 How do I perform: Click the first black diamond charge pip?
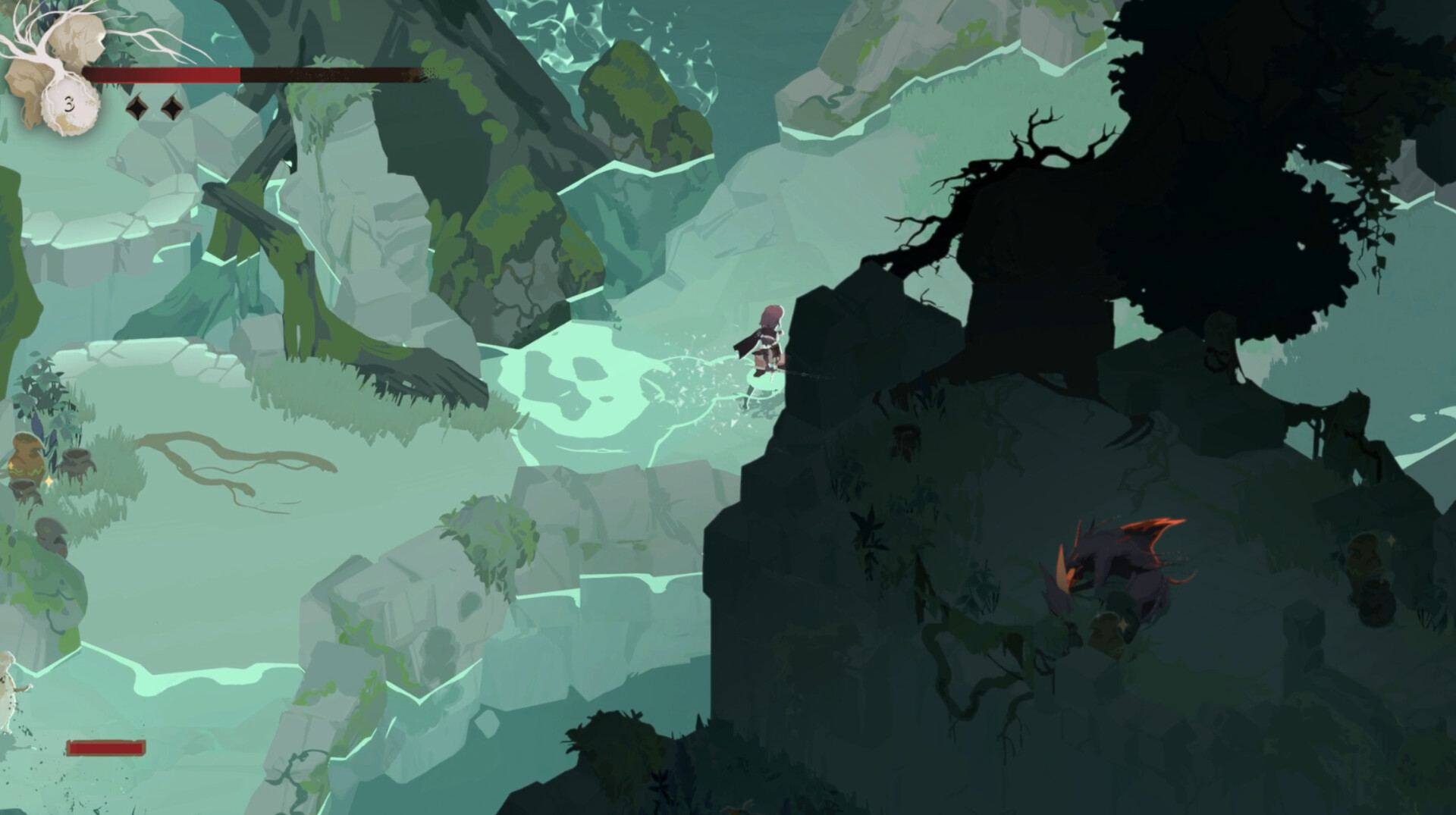click(x=138, y=106)
